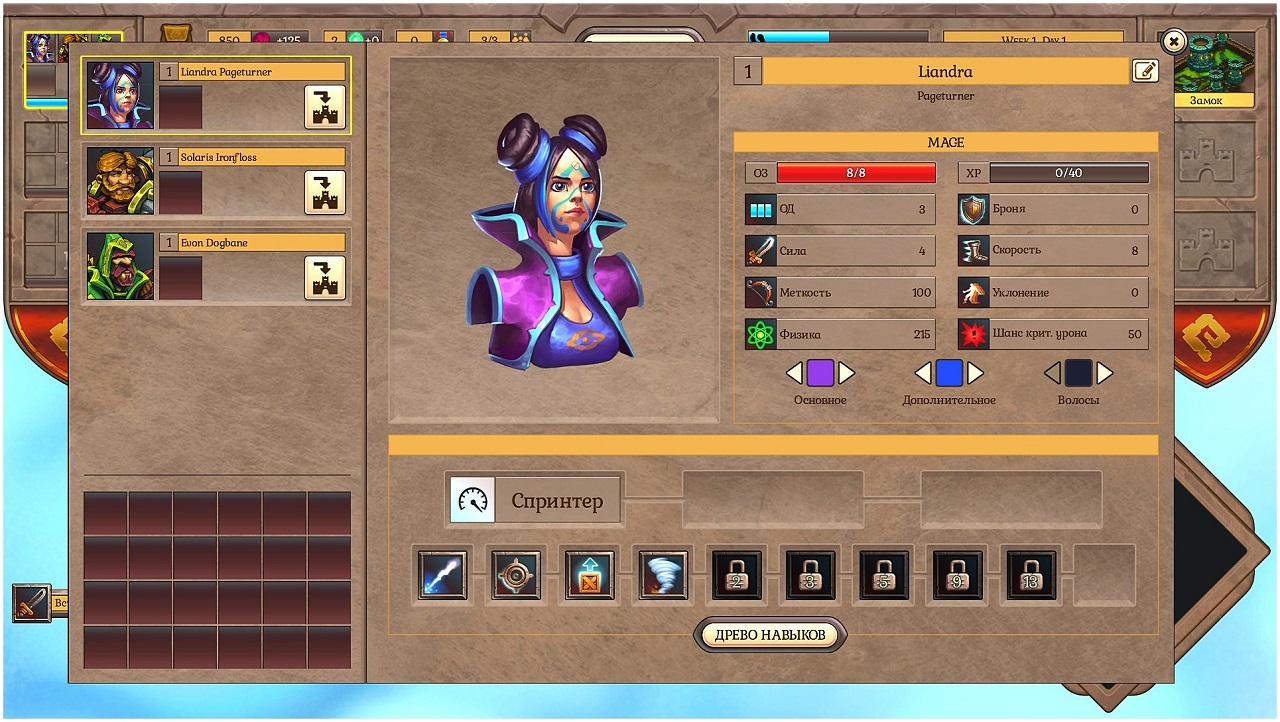Select the lightning bolt skill icon
The height and width of the screenshot is (722, 1280).
(x=442, y=575)
